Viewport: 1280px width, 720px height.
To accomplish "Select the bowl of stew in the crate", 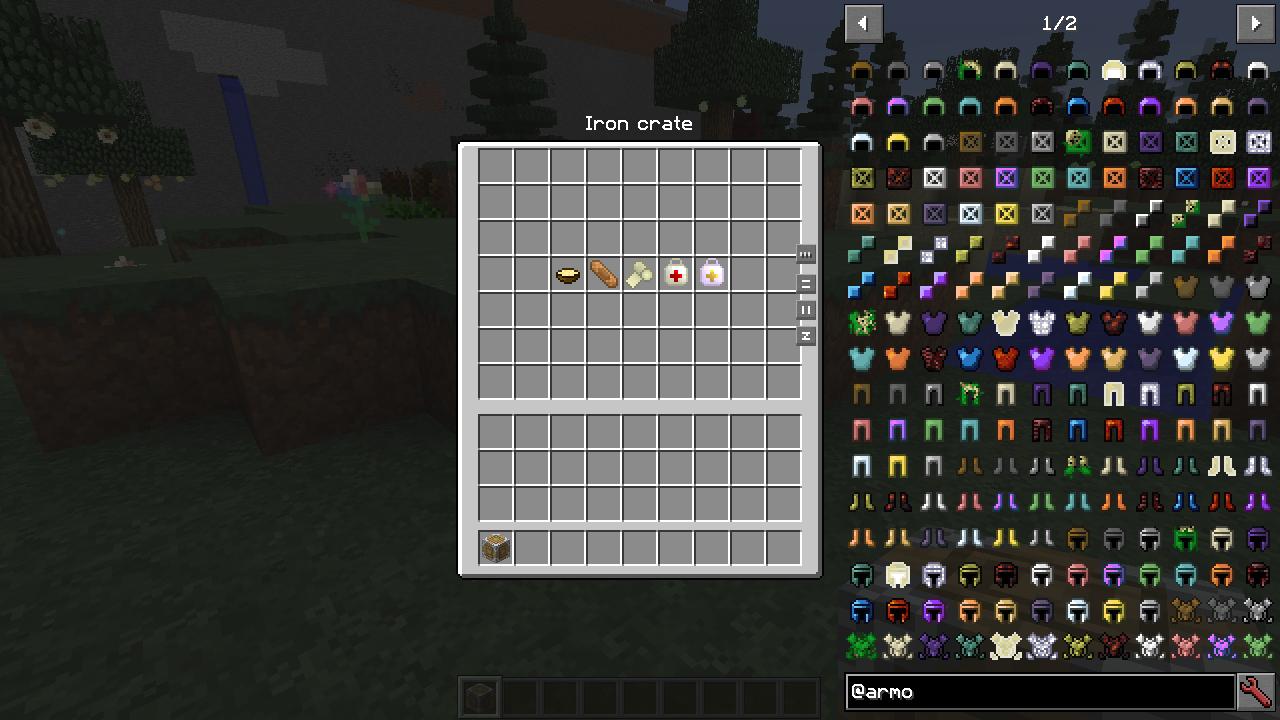I will pos(565,273).
